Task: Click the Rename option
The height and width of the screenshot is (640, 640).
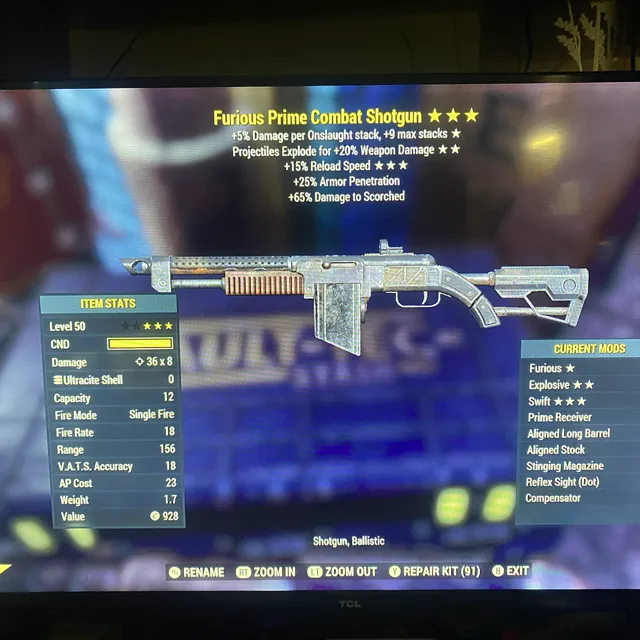Action: point(198,572)
